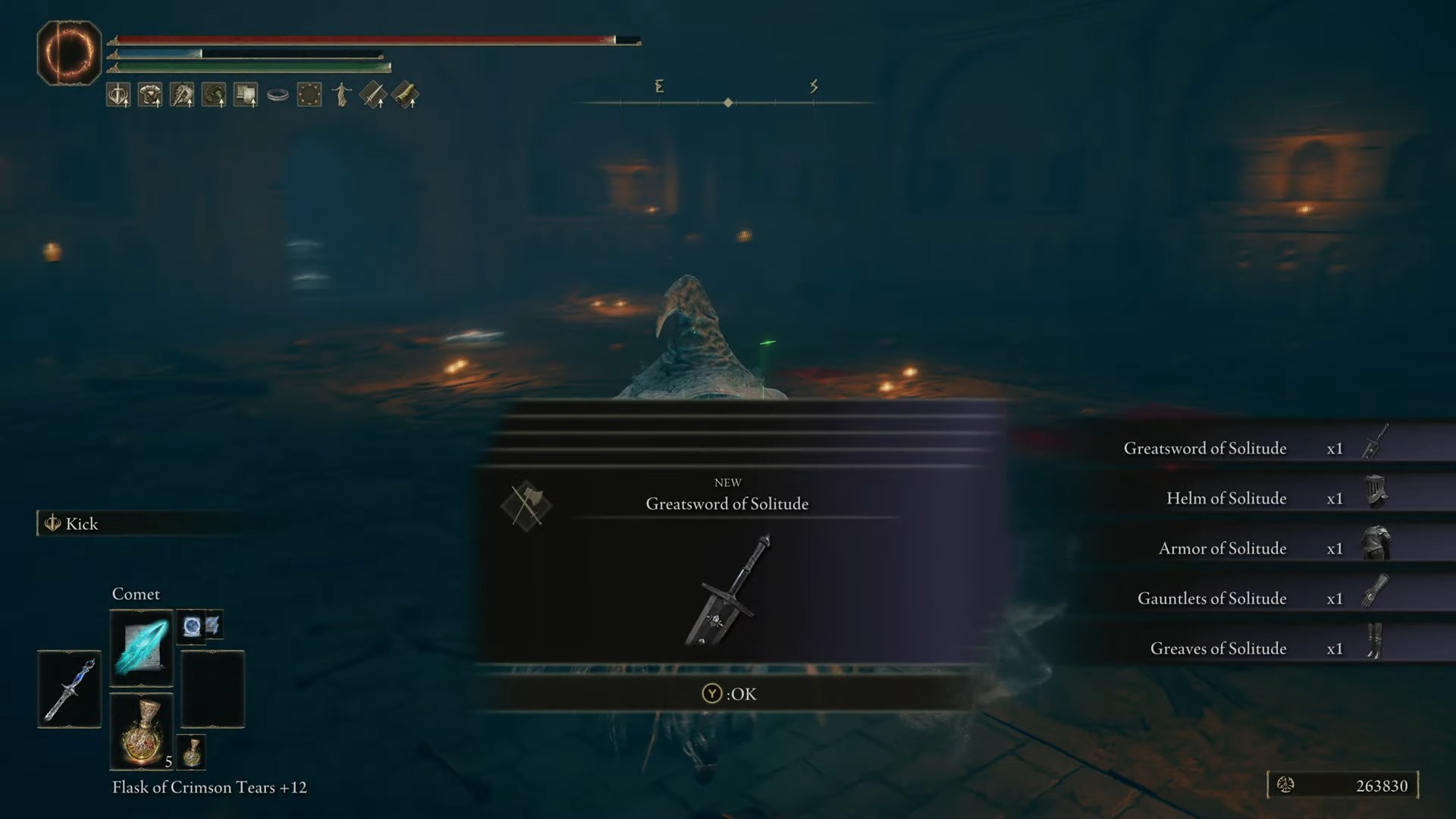Select the ring icon in the status row
This screenshot has width=1456, height=819.
click(x=278, y=93)
